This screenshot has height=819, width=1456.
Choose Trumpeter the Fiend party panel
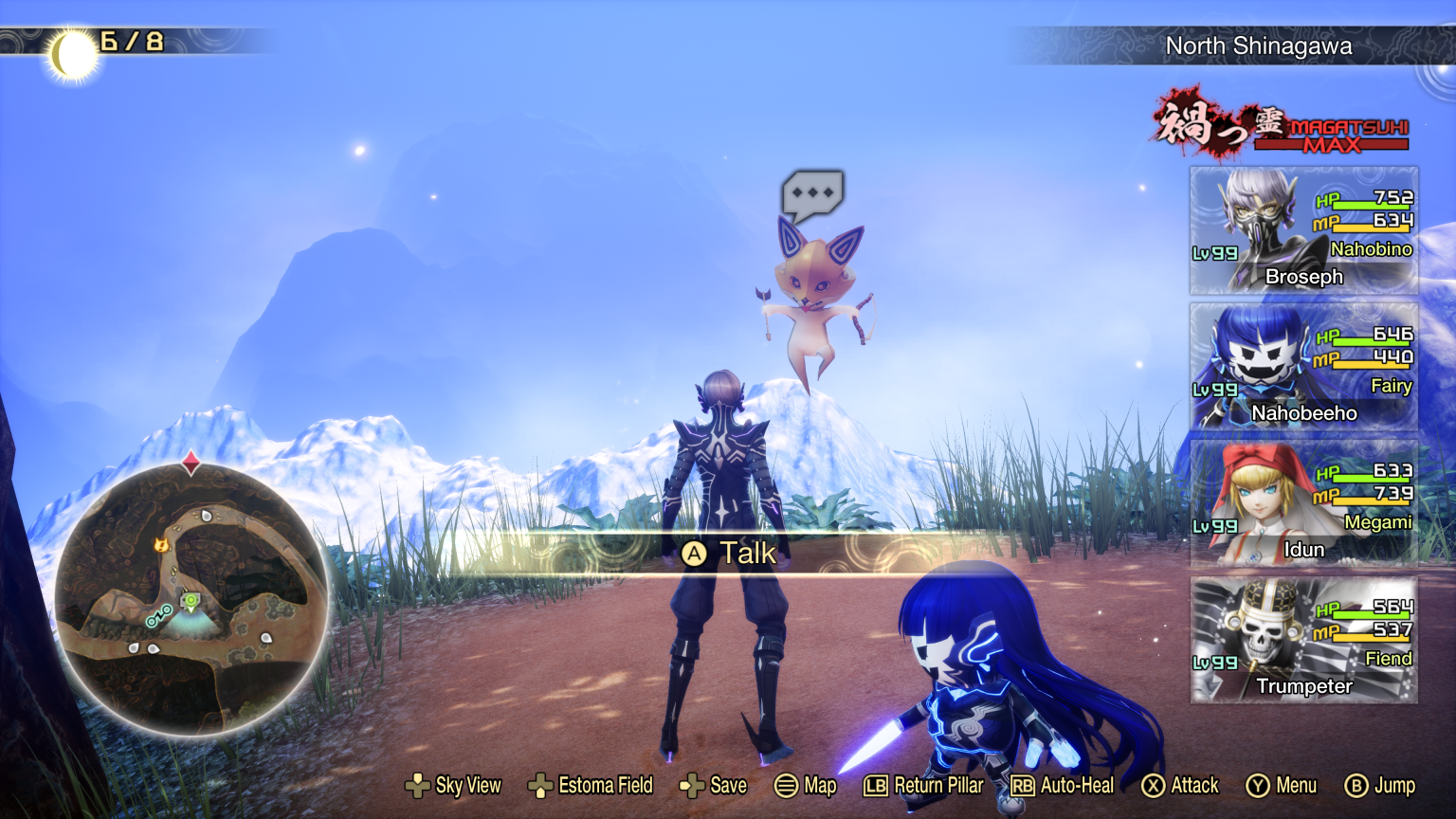pyautogui.click(x=1303, y=640)
